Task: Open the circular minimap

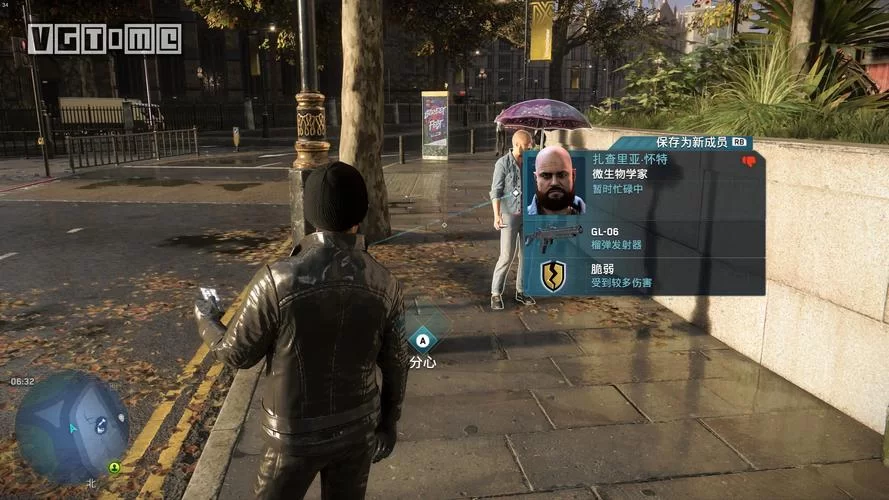Action: point(71,427)
